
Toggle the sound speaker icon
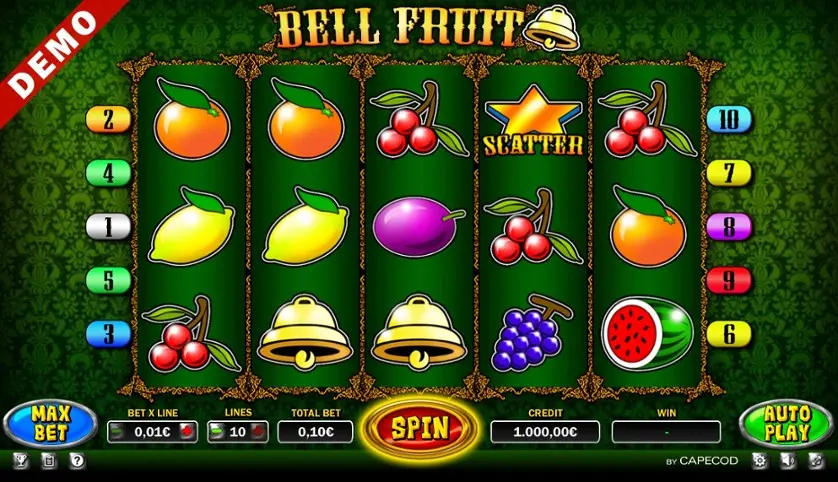pyautogui.click(x=787, y=461)
